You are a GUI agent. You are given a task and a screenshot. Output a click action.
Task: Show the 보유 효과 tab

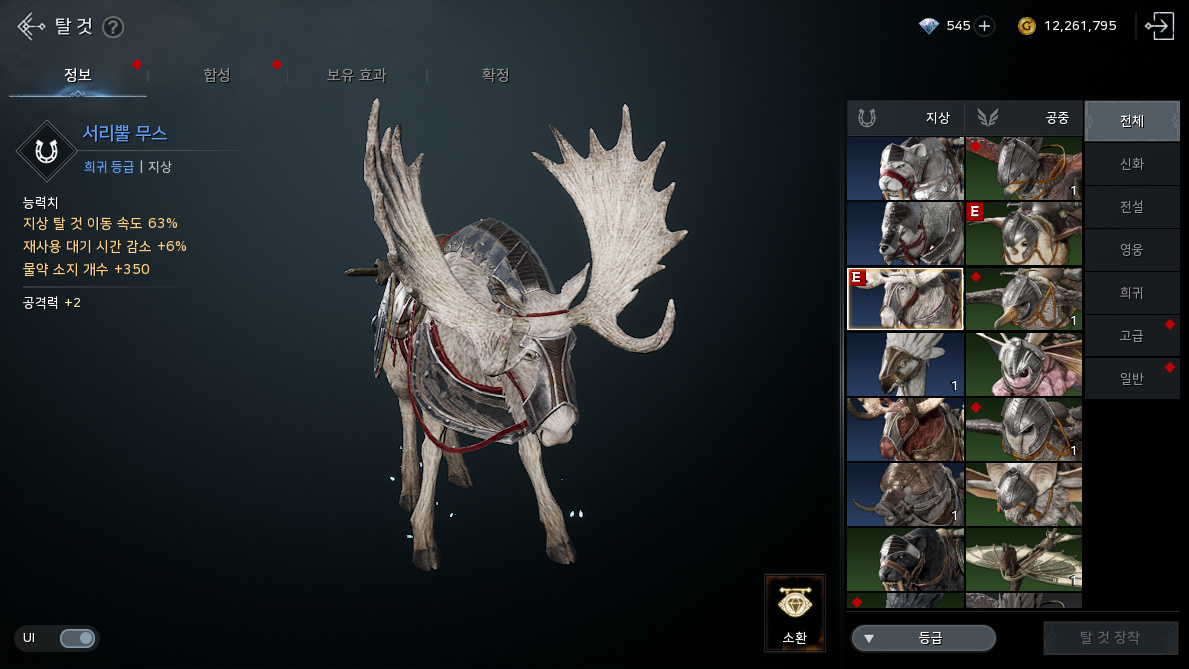pyautogui.click(x=356, y=75)
